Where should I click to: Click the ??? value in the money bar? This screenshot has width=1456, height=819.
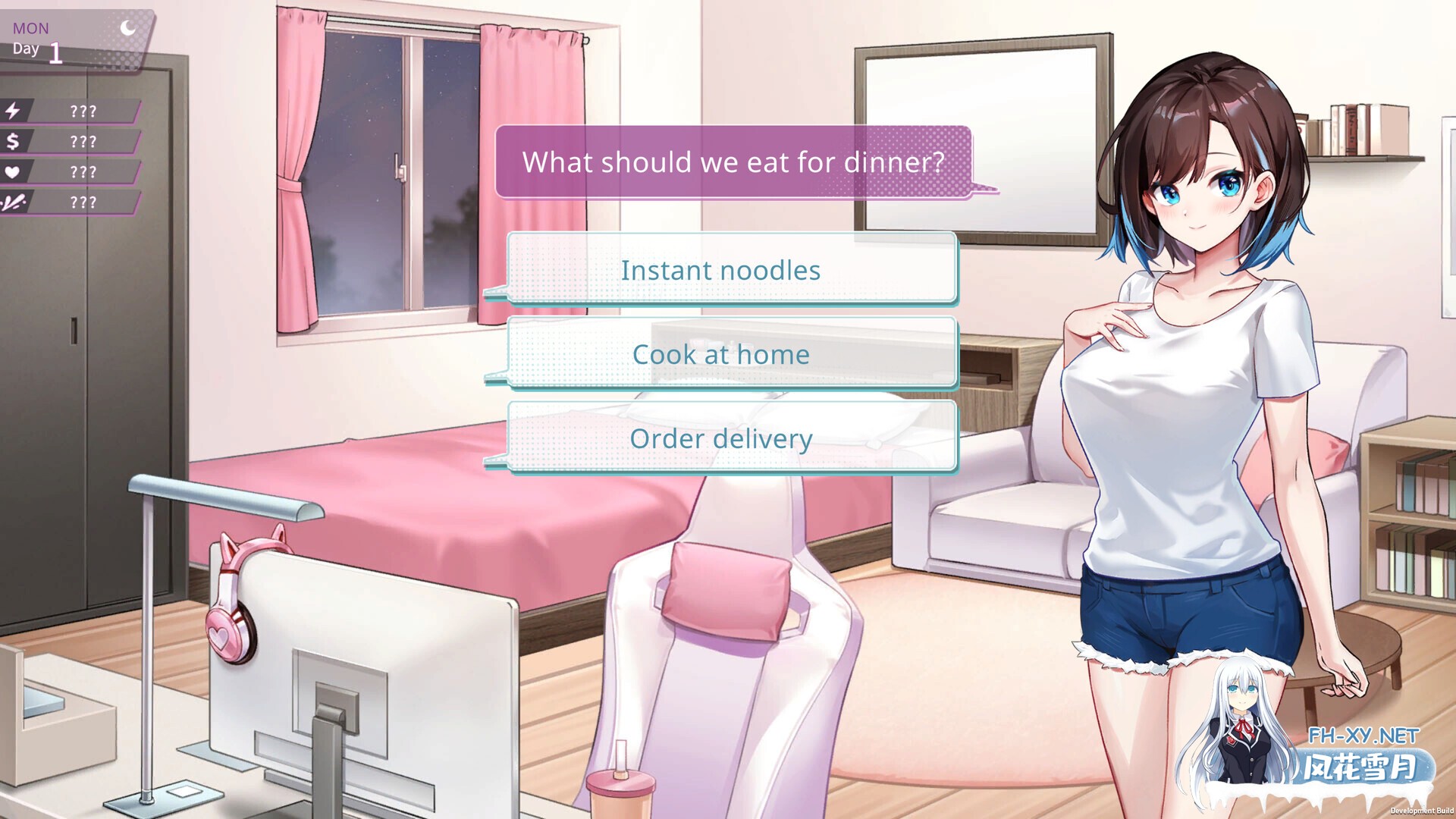82,141
